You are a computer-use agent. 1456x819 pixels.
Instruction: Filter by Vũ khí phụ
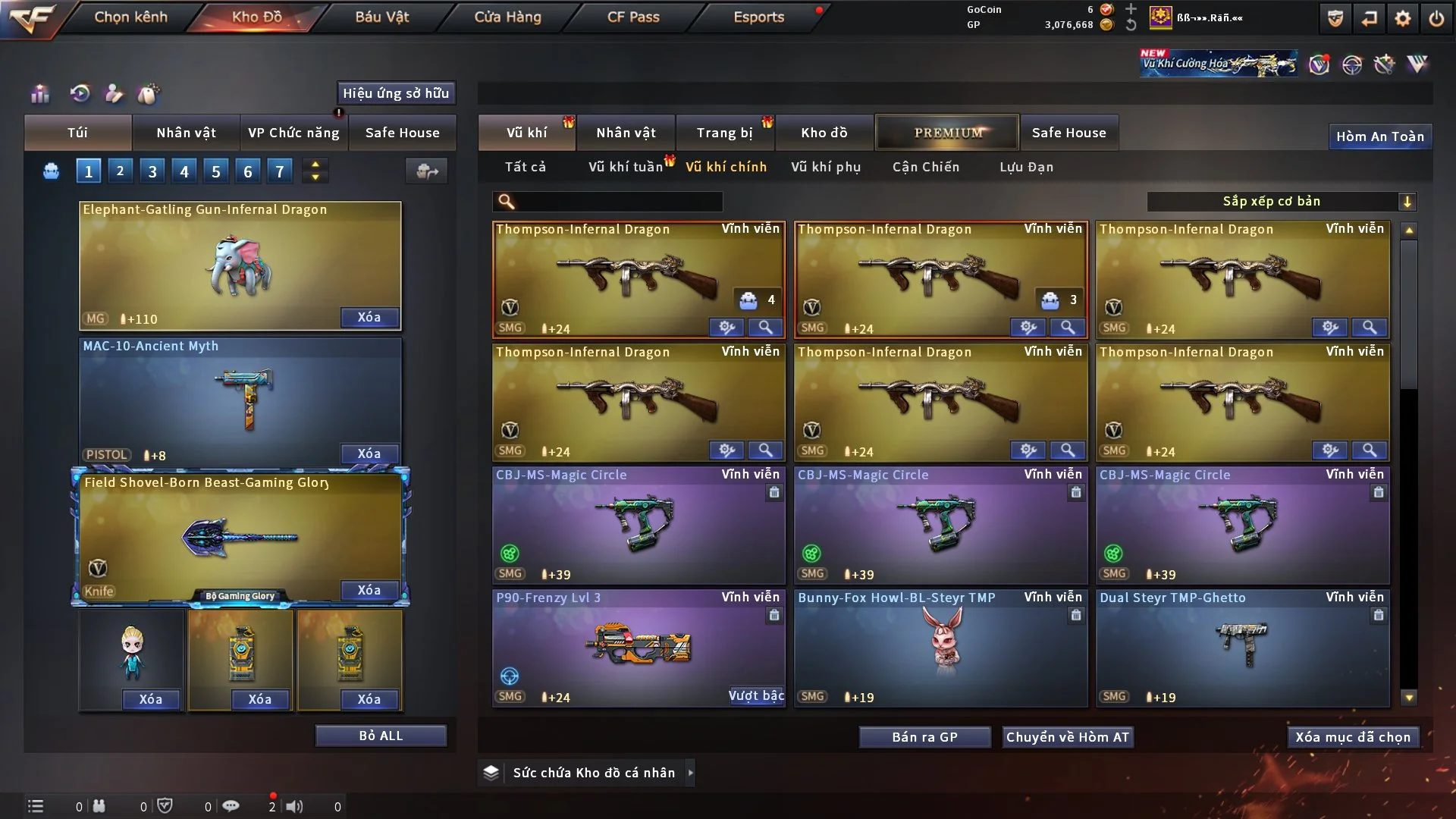tap(826, 167)
